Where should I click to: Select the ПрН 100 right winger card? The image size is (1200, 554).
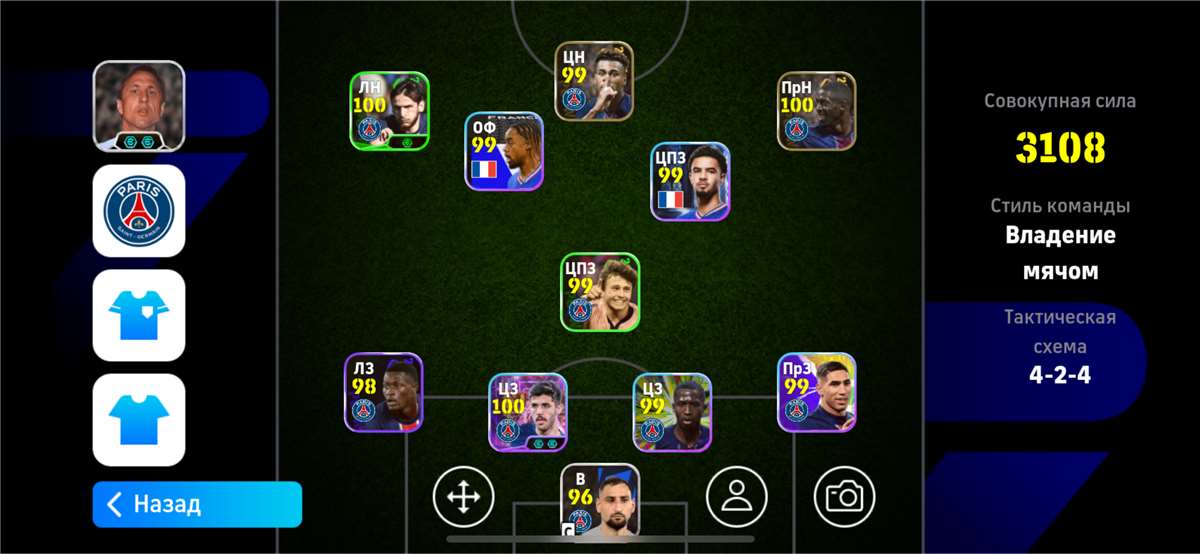click(817, 111)
